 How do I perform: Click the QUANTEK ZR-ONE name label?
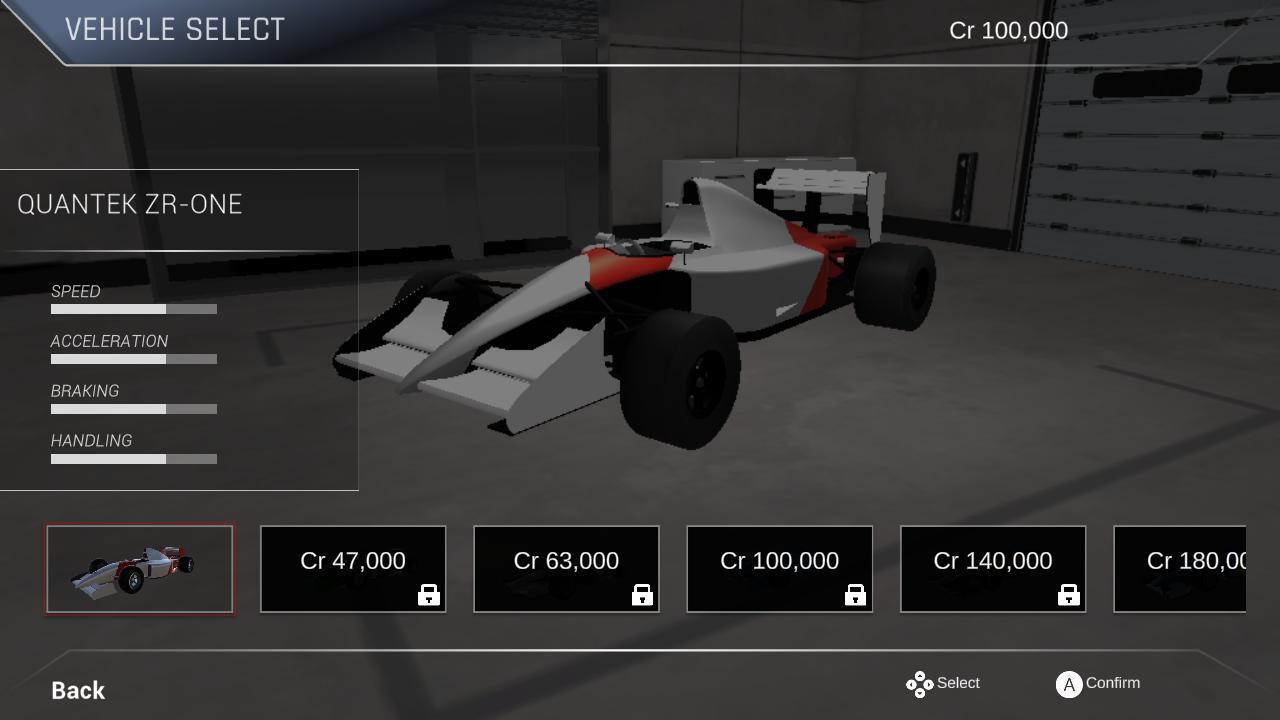[x=129, y=203]
